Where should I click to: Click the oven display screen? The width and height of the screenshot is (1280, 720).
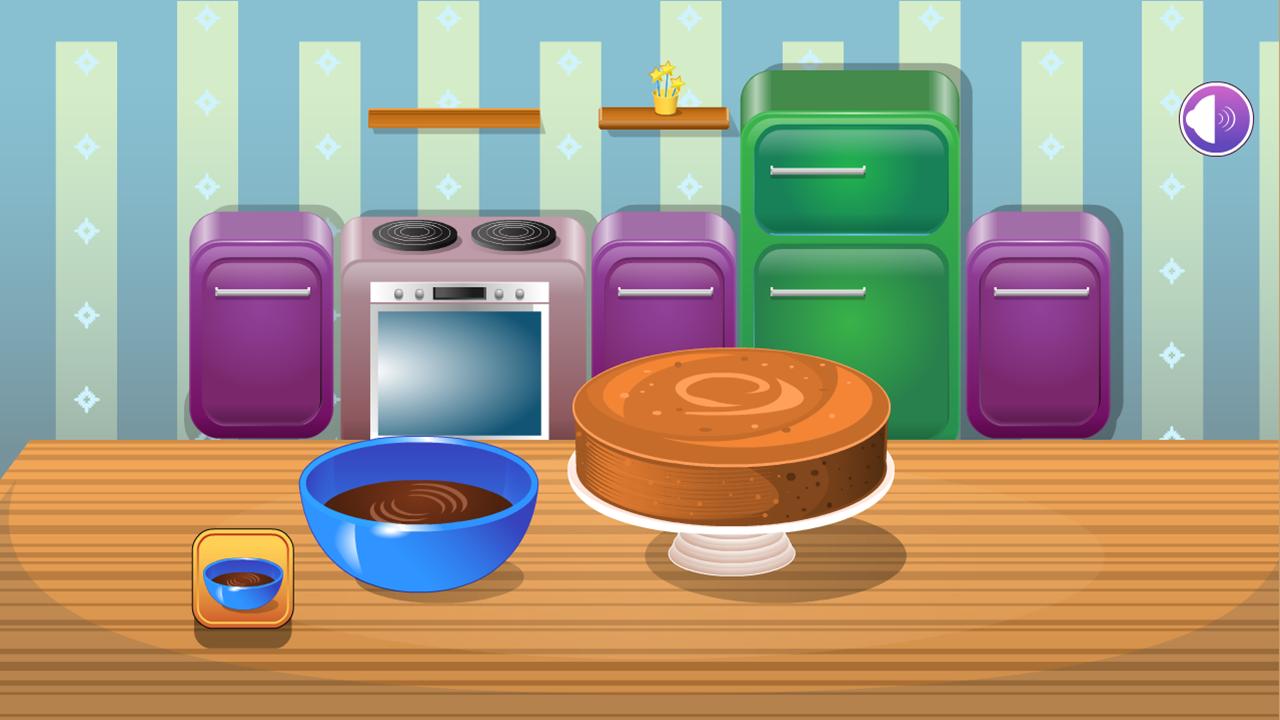click(460, 294)
